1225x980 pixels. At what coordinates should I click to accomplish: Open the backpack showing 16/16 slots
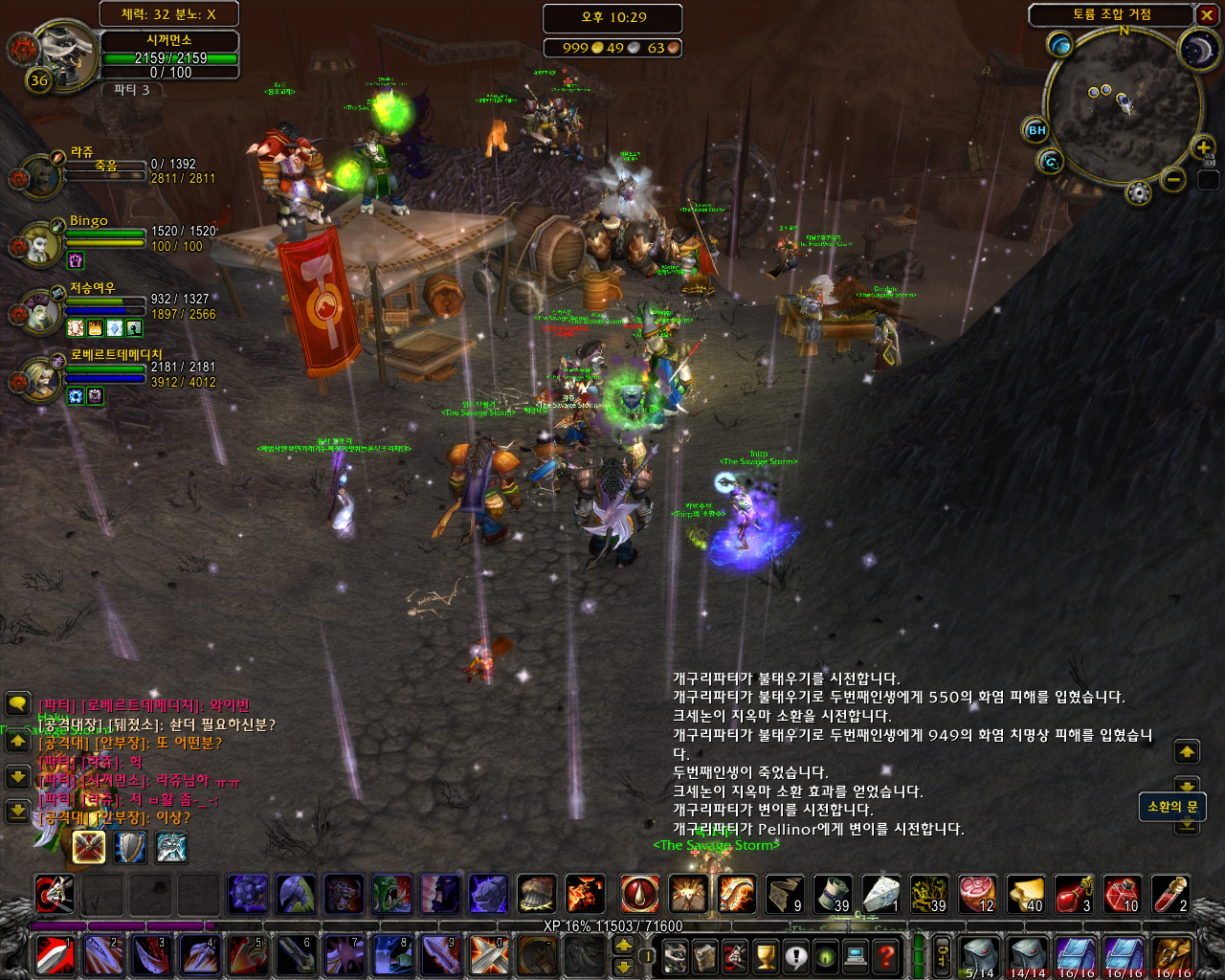tap(1172, 956)
